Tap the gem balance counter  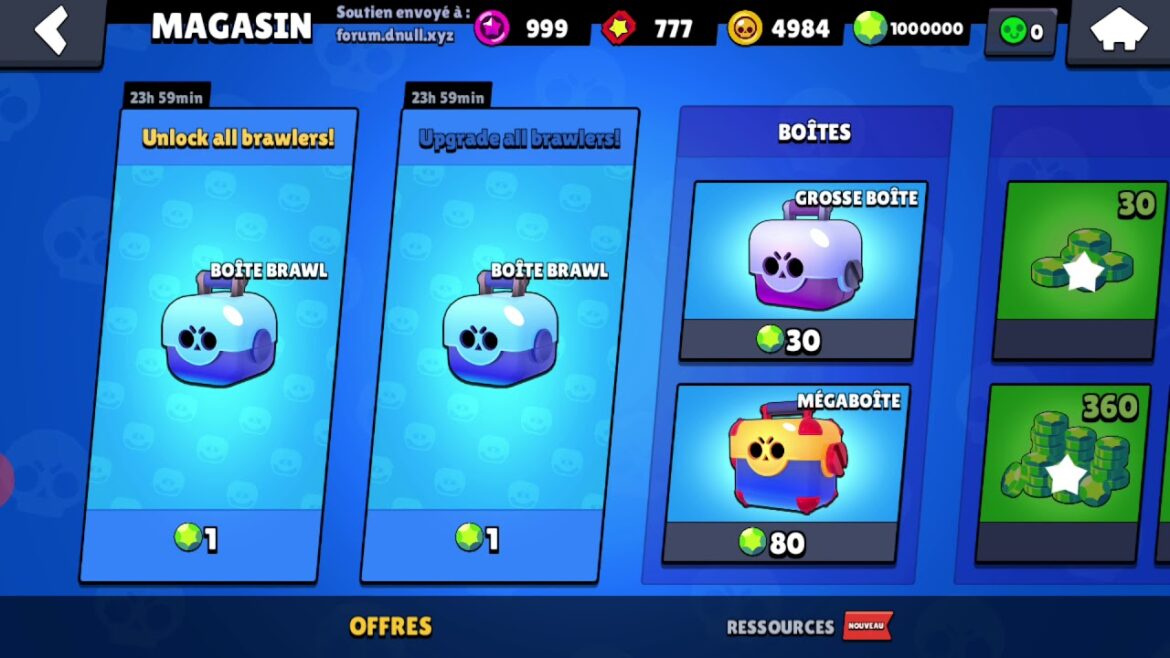912,29
